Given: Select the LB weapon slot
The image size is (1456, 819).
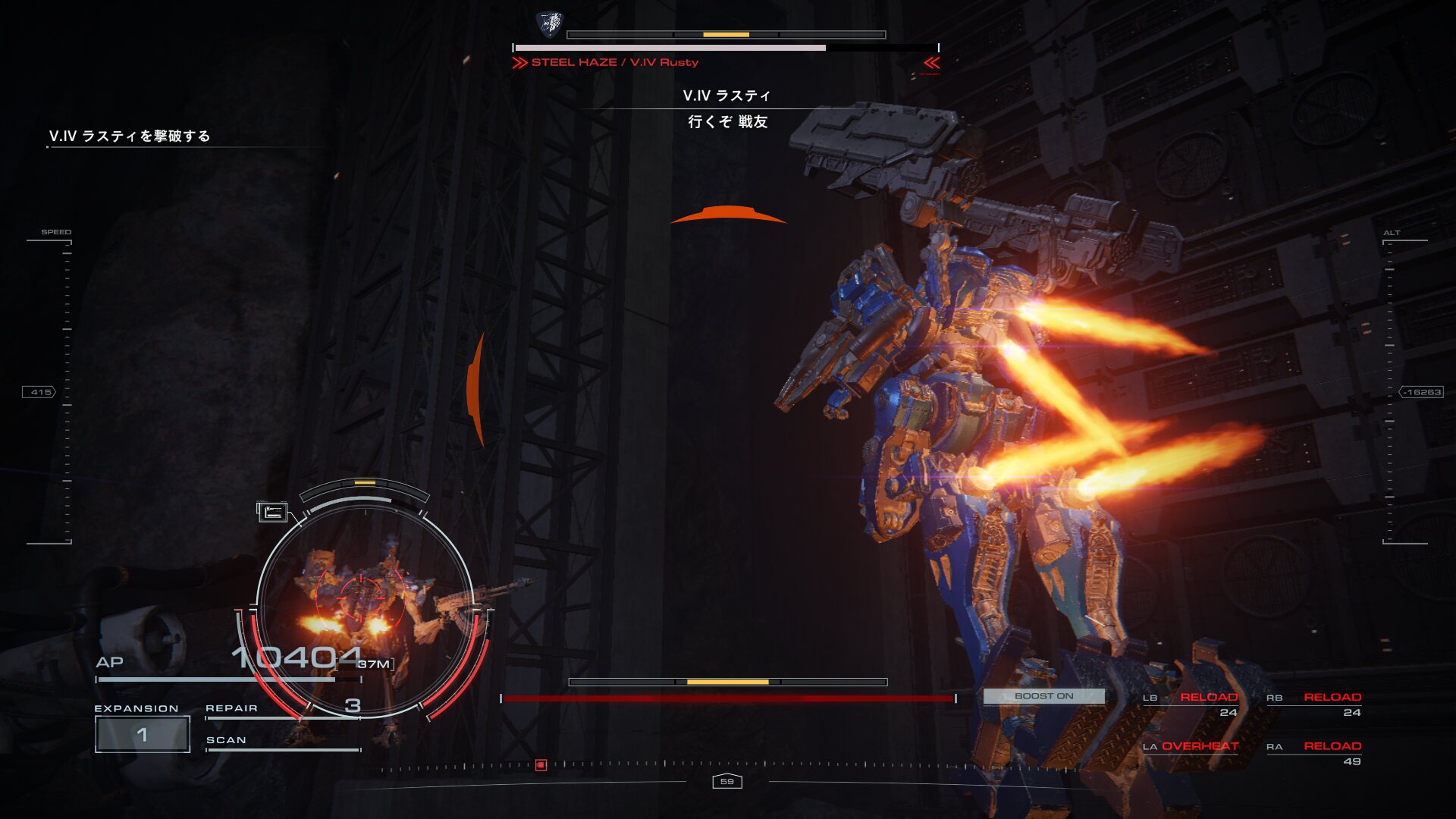Looking at the screenshot, I should [1191, 704].
